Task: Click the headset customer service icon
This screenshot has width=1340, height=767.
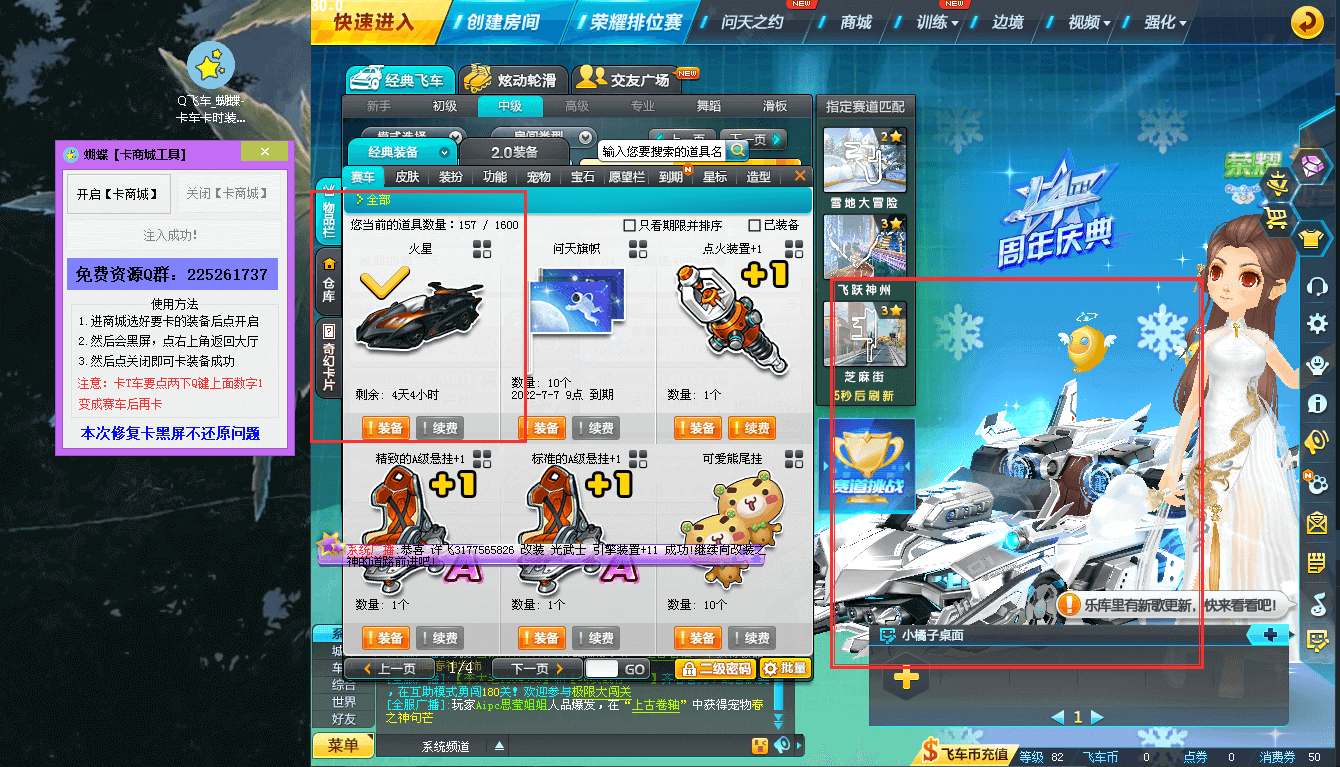Action: (1316, 285)
